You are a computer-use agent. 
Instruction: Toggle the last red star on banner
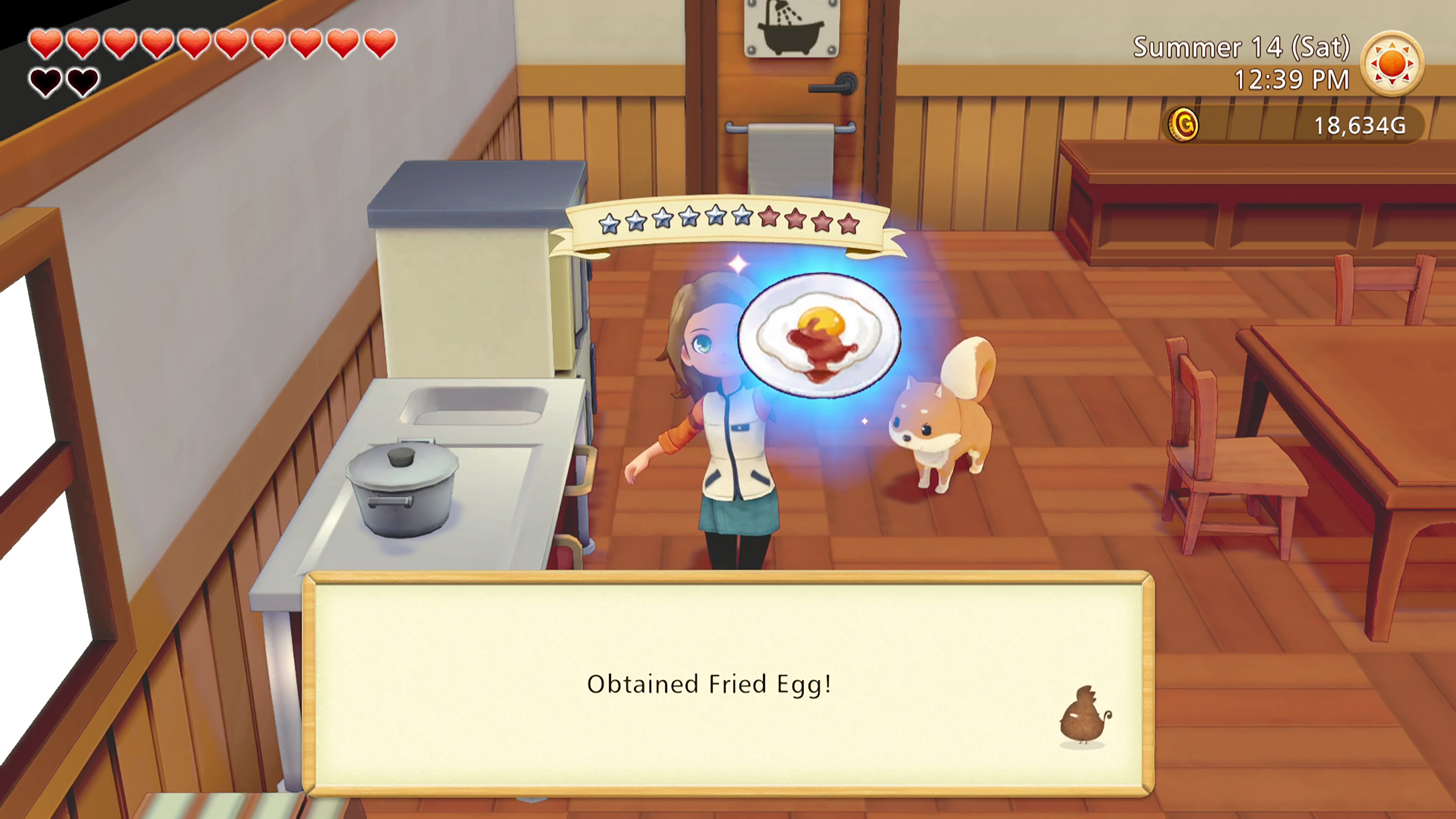click(x=849, y=224)
